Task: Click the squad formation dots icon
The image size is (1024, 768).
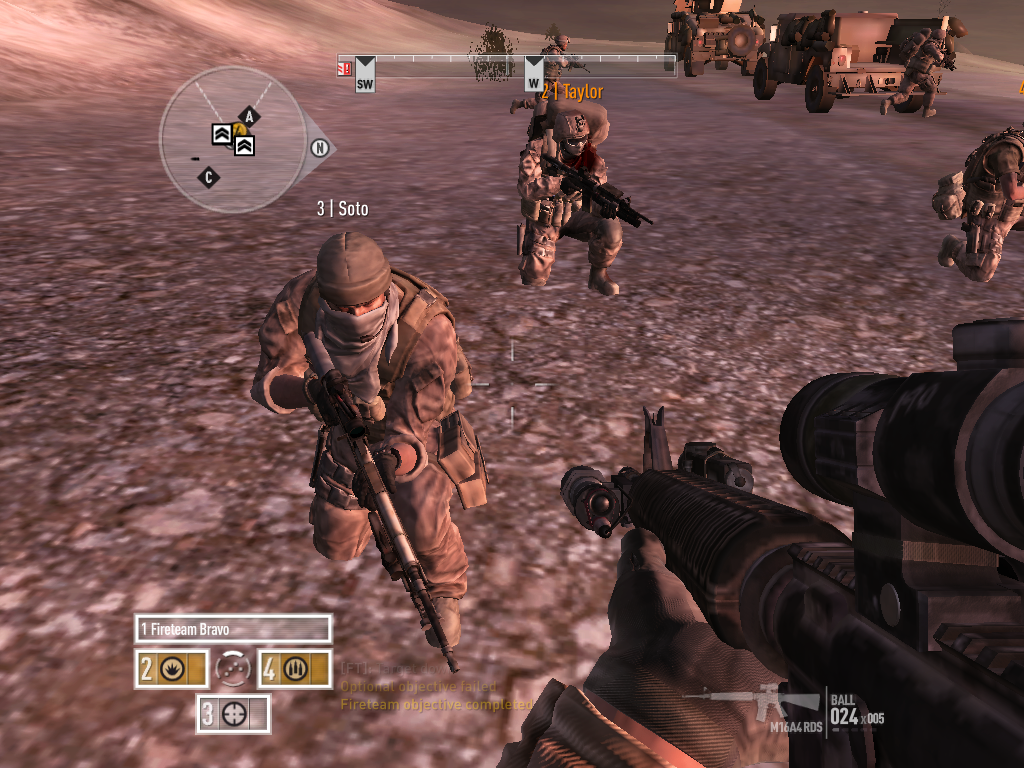Action: tap(233, 668)
